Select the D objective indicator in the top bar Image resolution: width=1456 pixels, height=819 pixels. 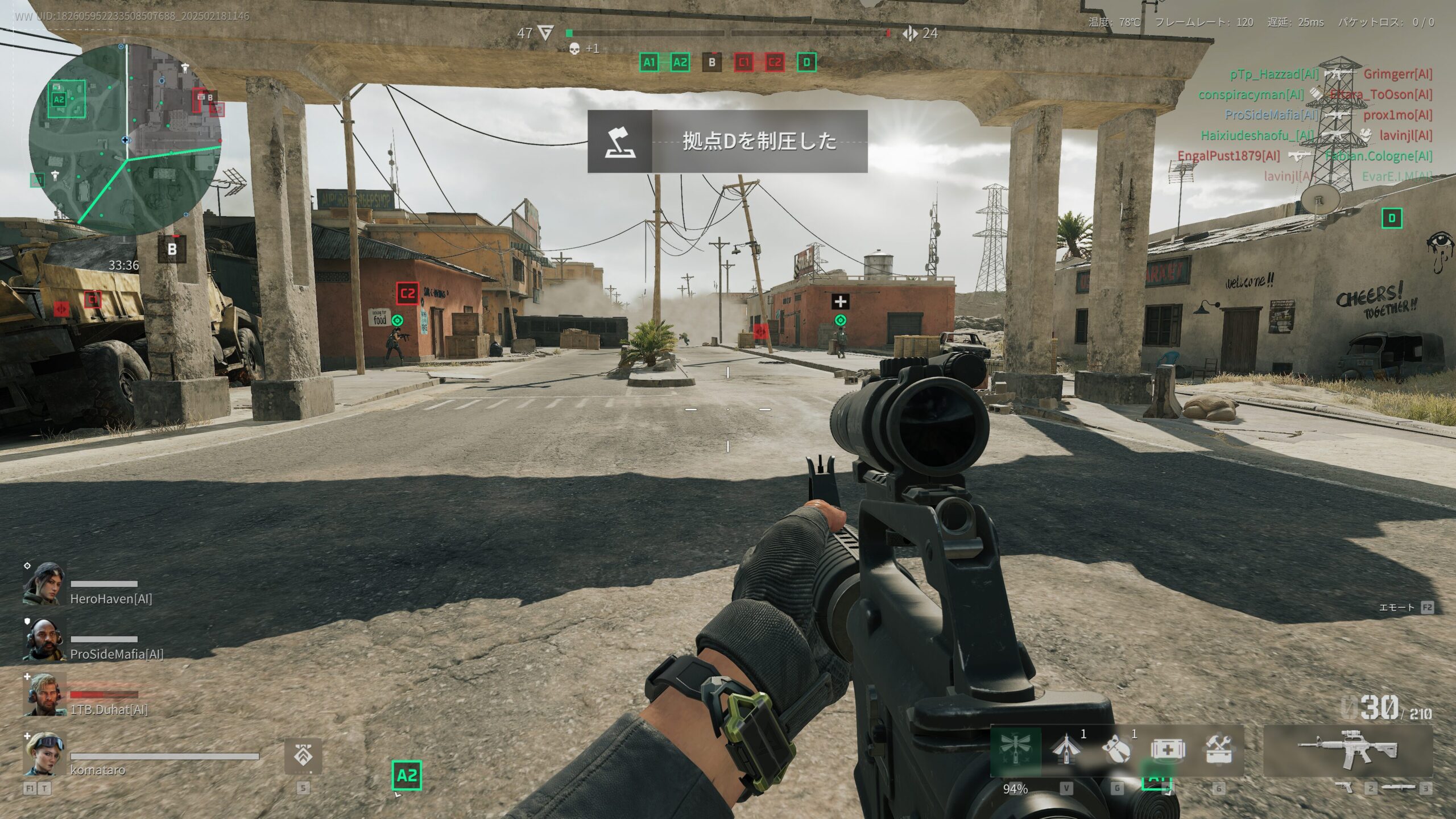coord(806,63)
